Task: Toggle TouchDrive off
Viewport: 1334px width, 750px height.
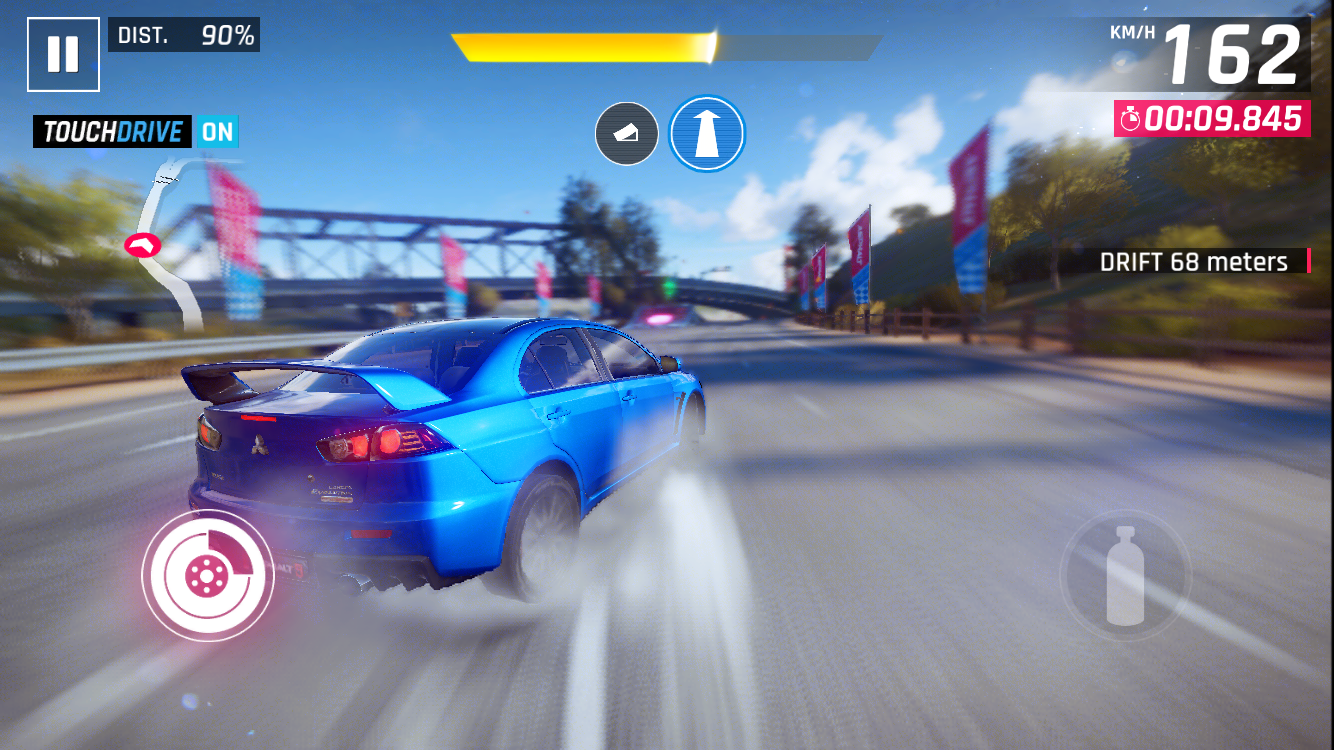Action: [111, 131]
